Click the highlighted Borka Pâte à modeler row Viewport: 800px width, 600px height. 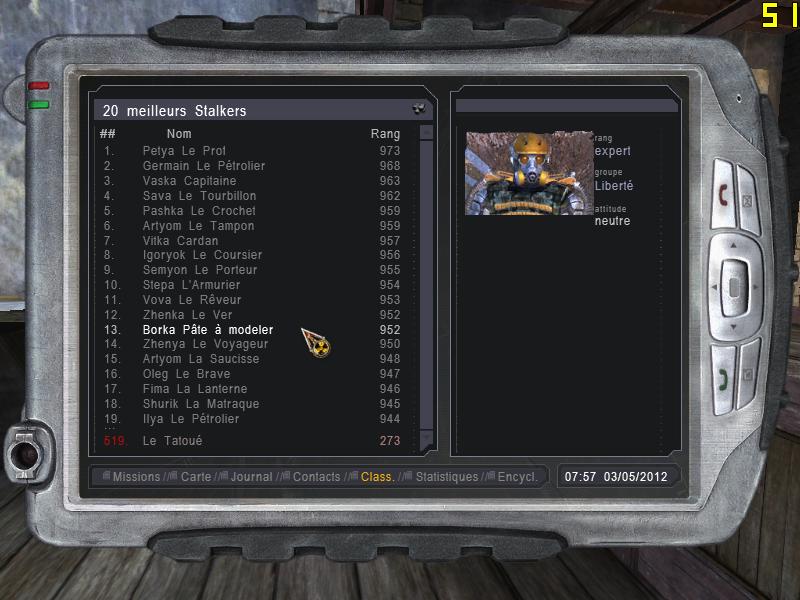pos(207,330)
